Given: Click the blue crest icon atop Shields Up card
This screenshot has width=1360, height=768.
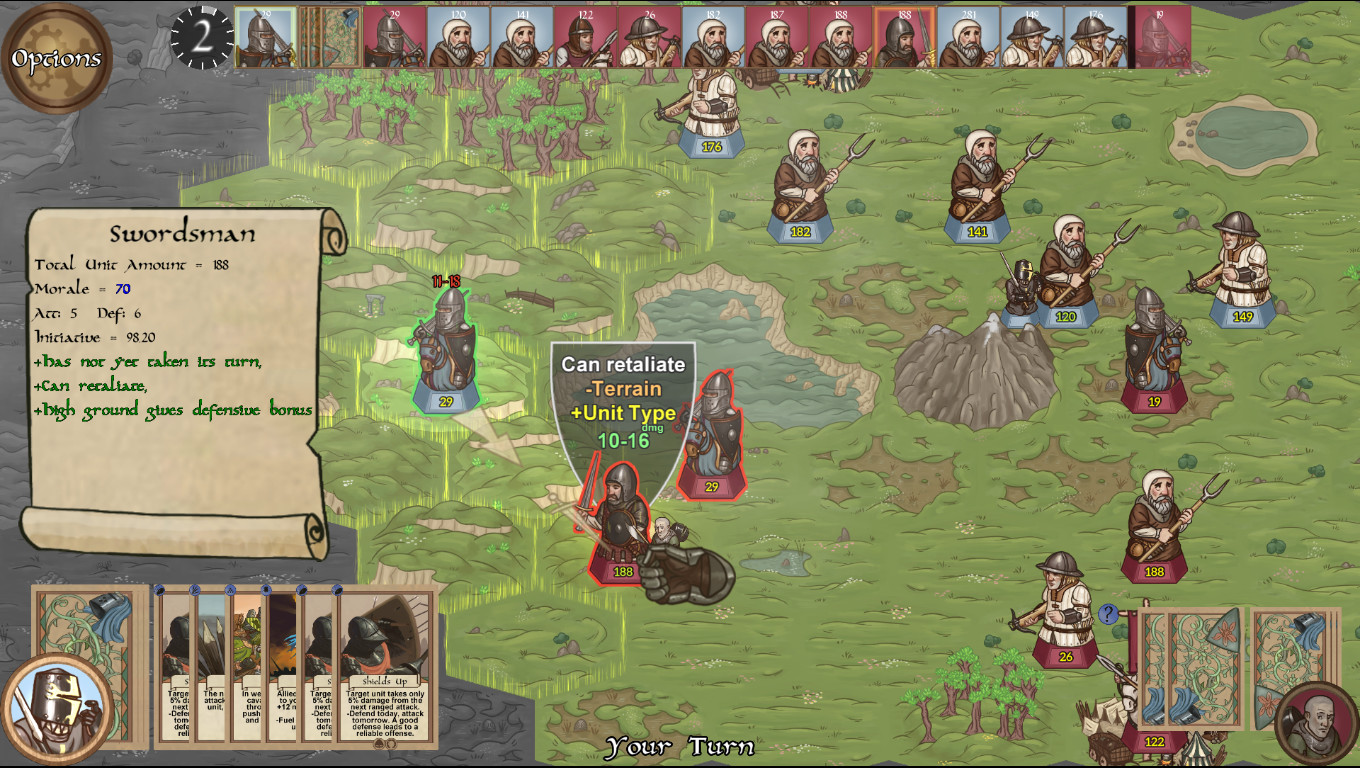Looking at the screenshot, I should (x=336, y=592).
